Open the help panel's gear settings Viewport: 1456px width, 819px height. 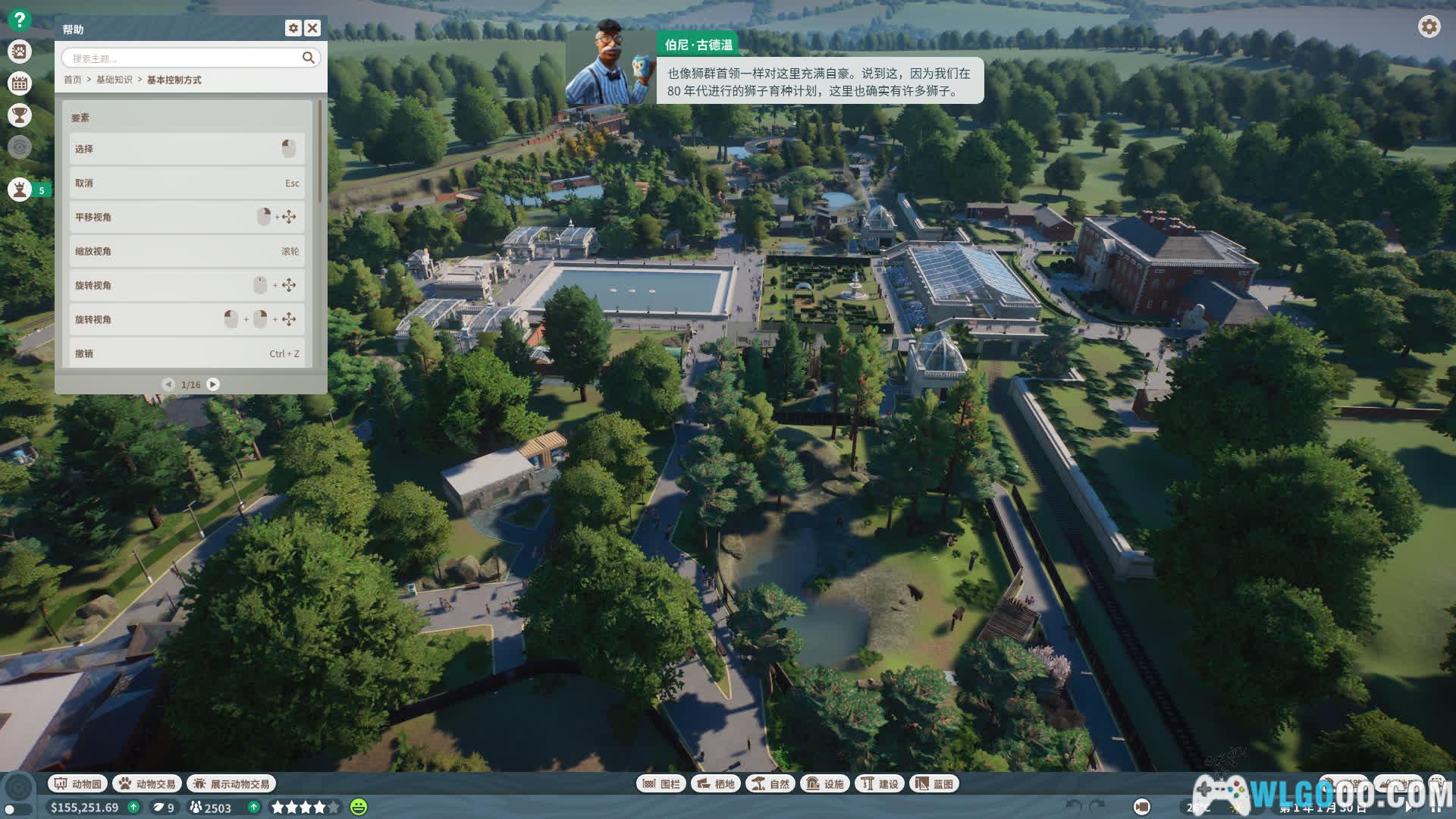(x=293, y=28)
